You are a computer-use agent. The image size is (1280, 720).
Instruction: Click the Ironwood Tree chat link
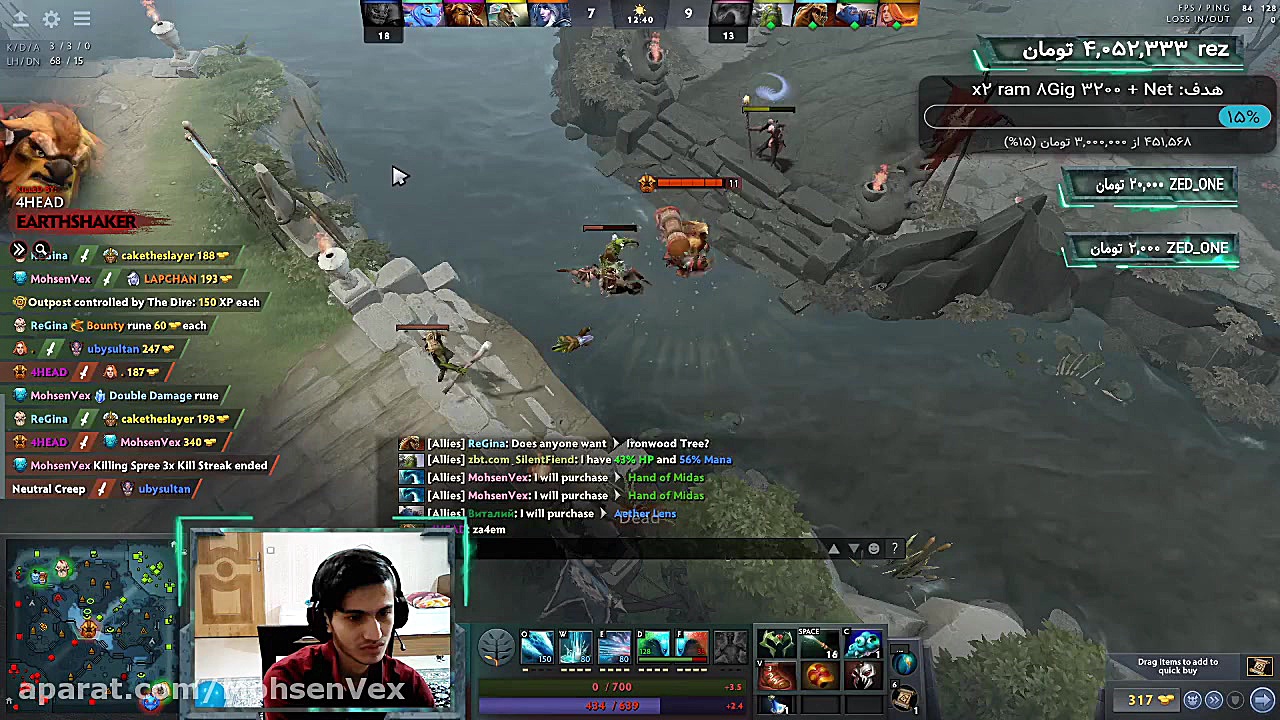pyautogui.click(x=667, y=443)
